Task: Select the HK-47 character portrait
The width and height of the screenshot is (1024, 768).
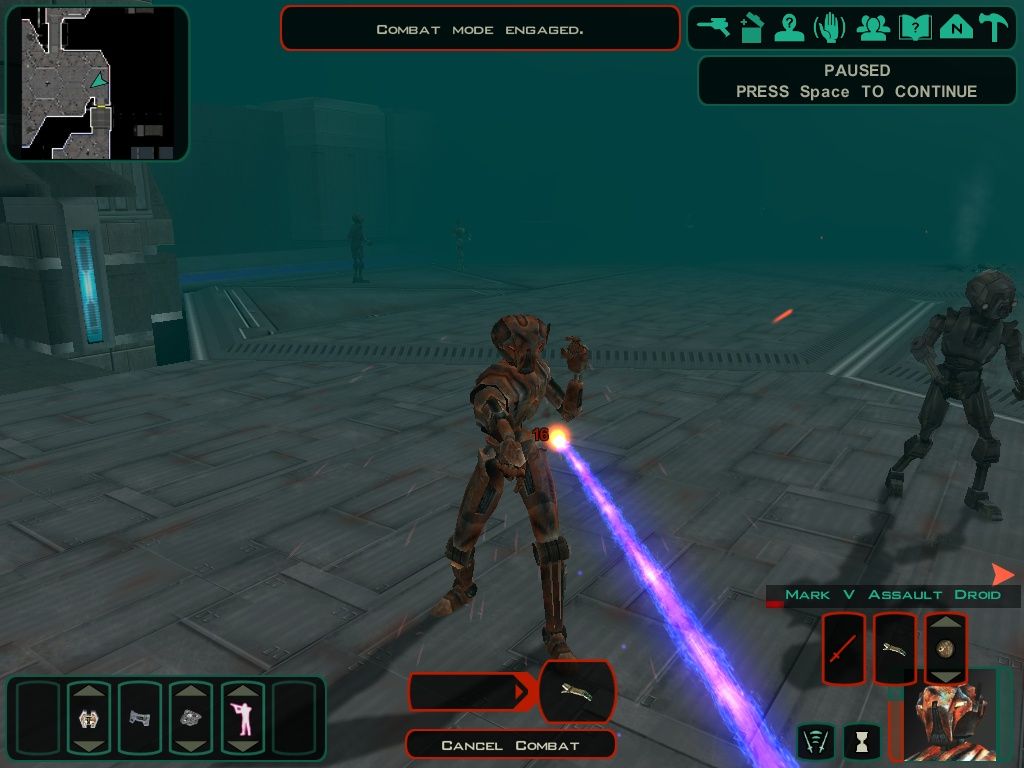Action: coord(950,717)
